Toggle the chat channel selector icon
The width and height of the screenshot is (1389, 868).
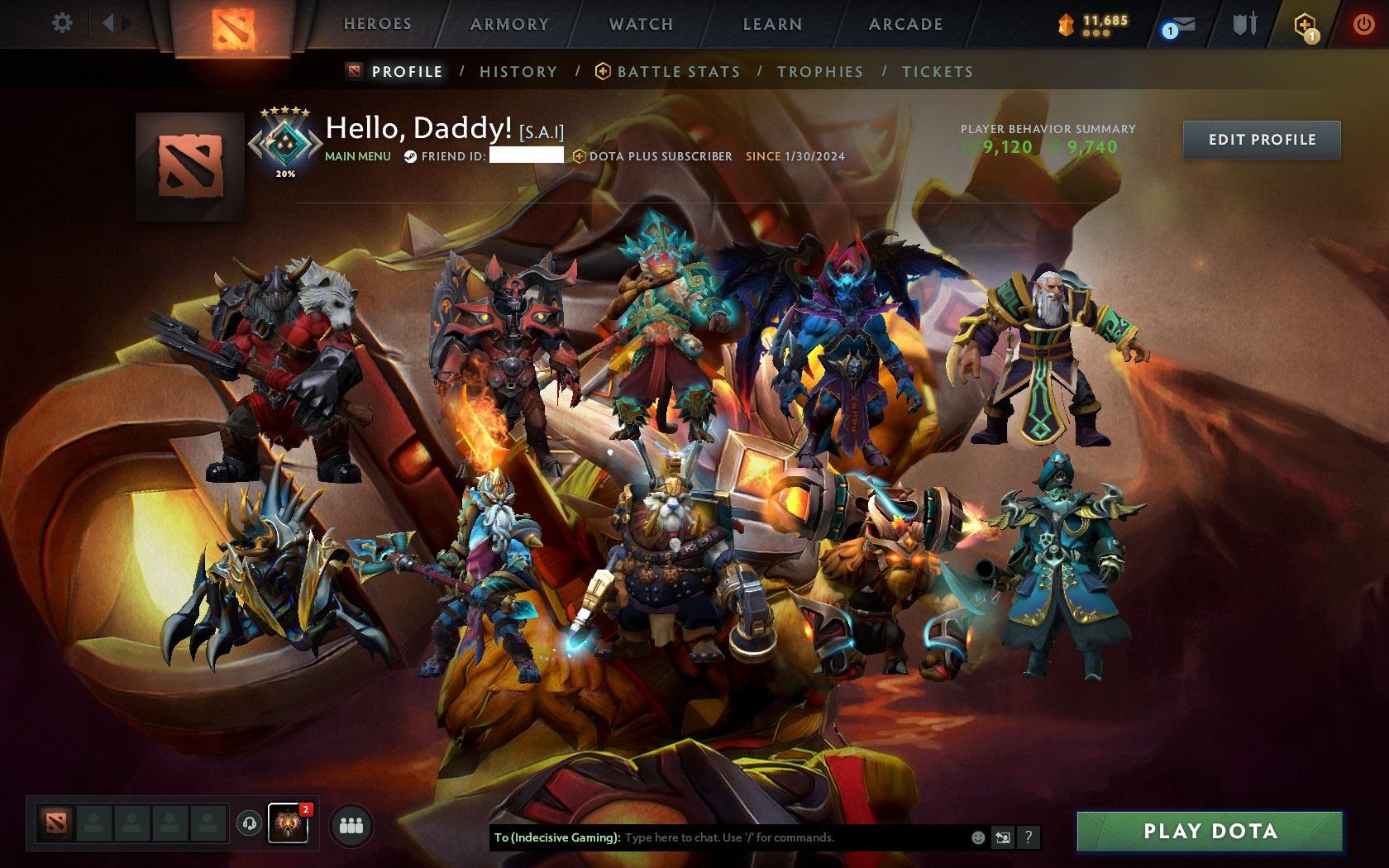pyautogui.click(x=1004, y=837)
